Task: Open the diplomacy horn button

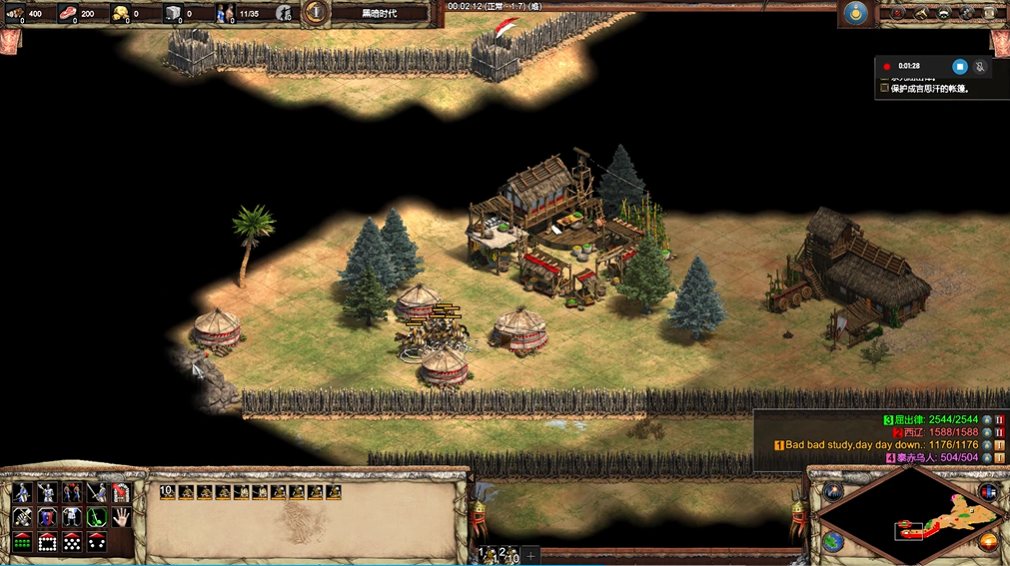Action: click(x=920, y=13)
